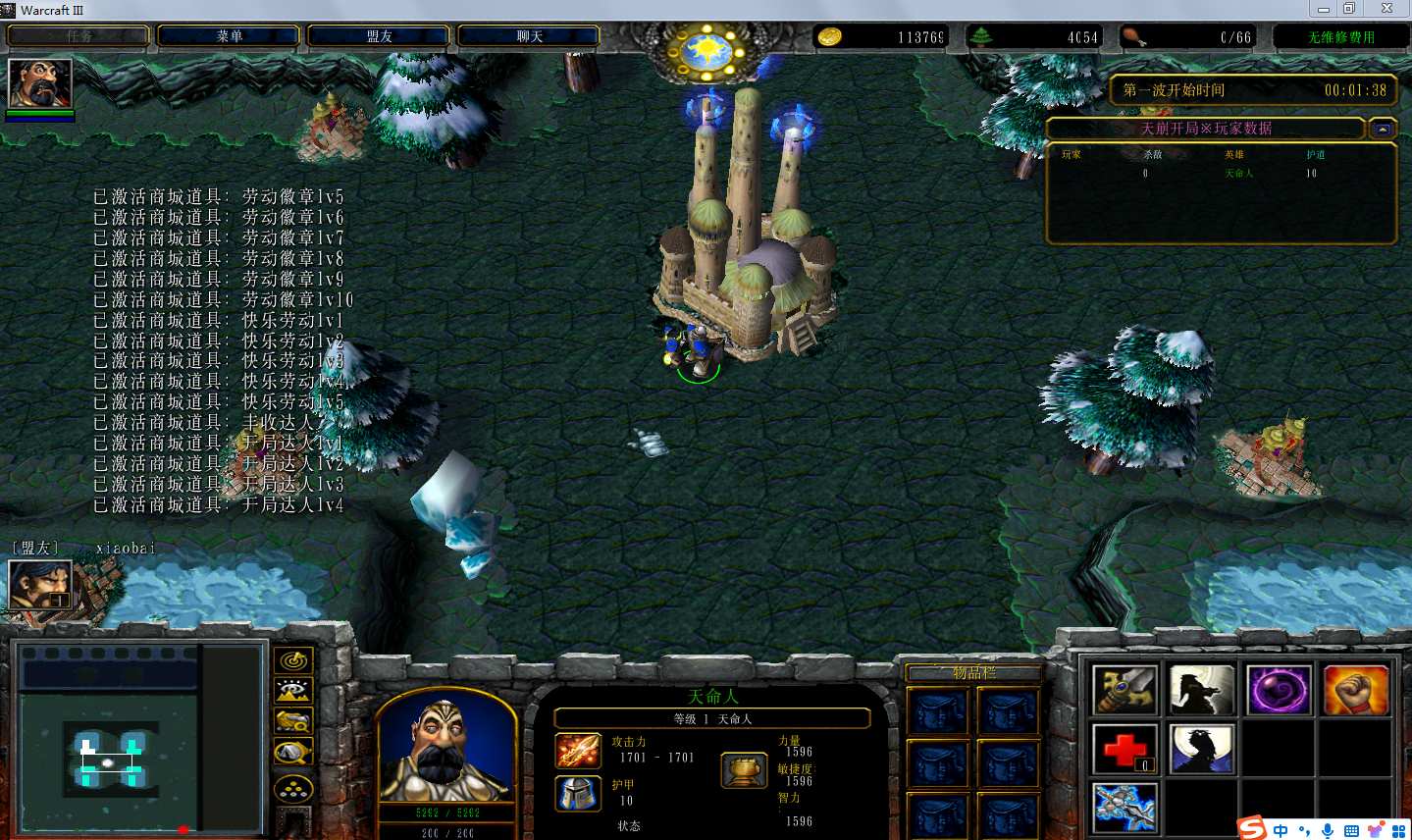Click the ally xiaobai hero portrait
This screenshot has height=840, width=1412.
(x=40, y=586)
